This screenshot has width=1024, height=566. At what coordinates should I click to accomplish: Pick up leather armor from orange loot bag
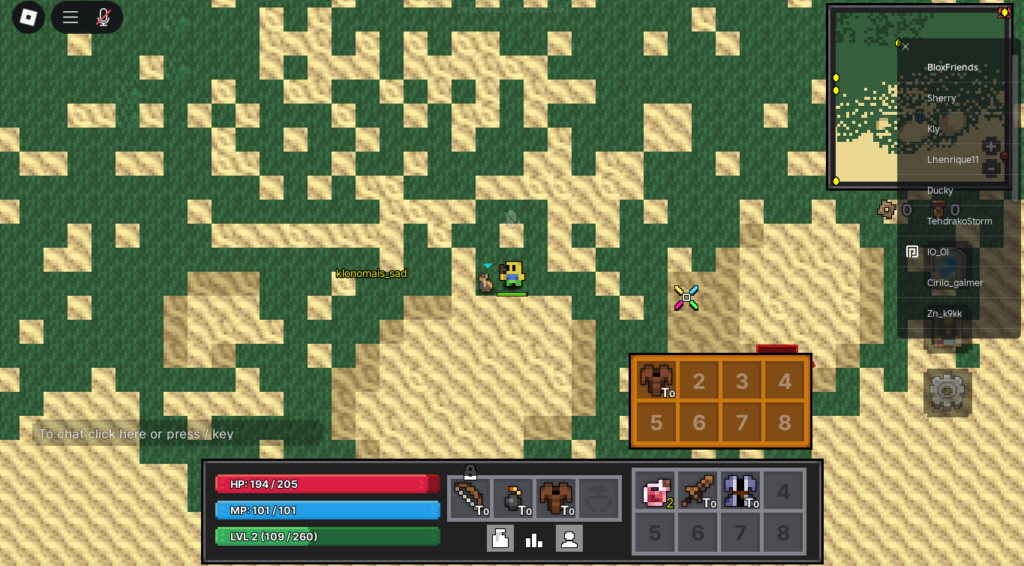656,380
